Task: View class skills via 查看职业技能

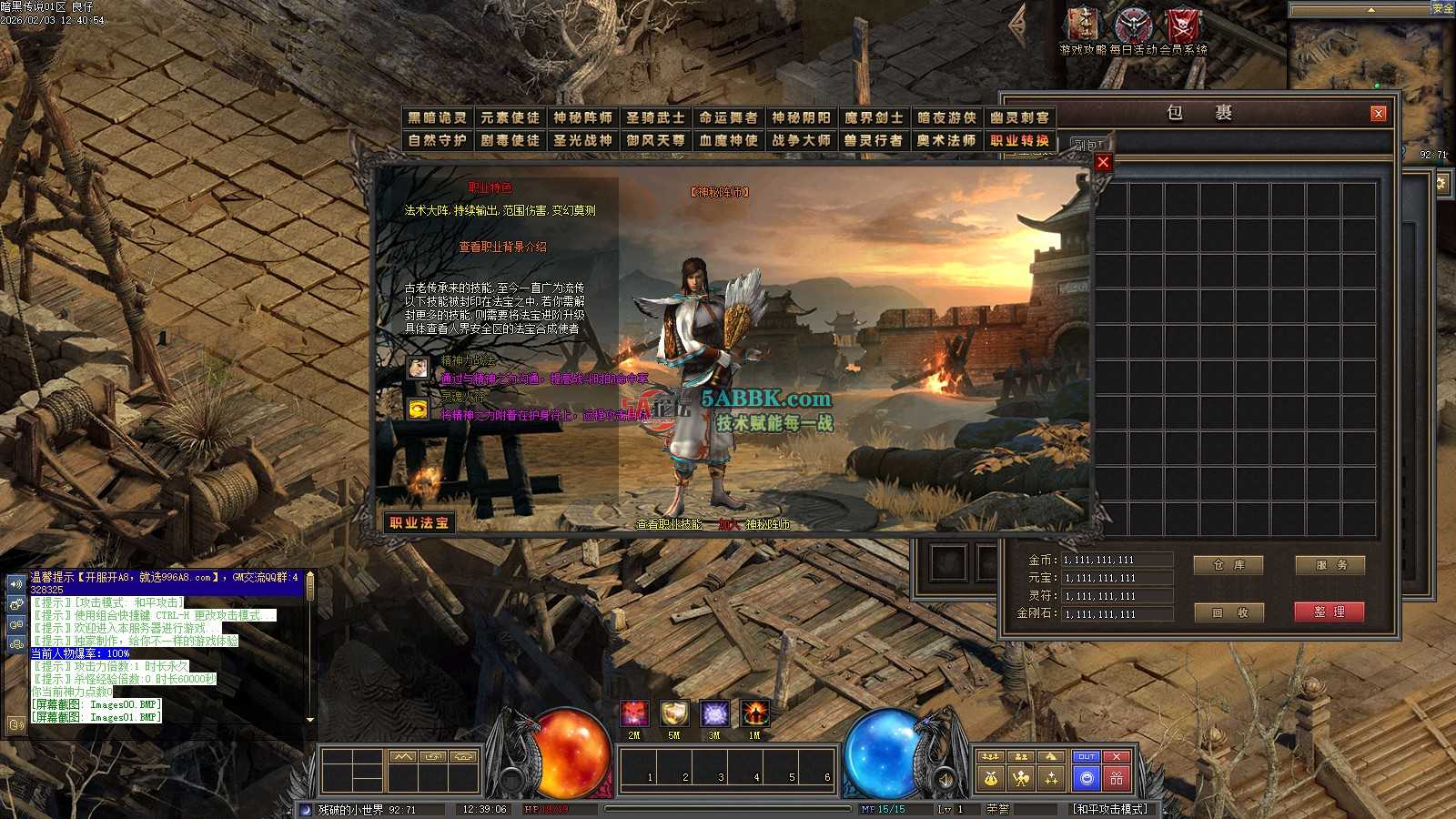Action: coord(669,524)
